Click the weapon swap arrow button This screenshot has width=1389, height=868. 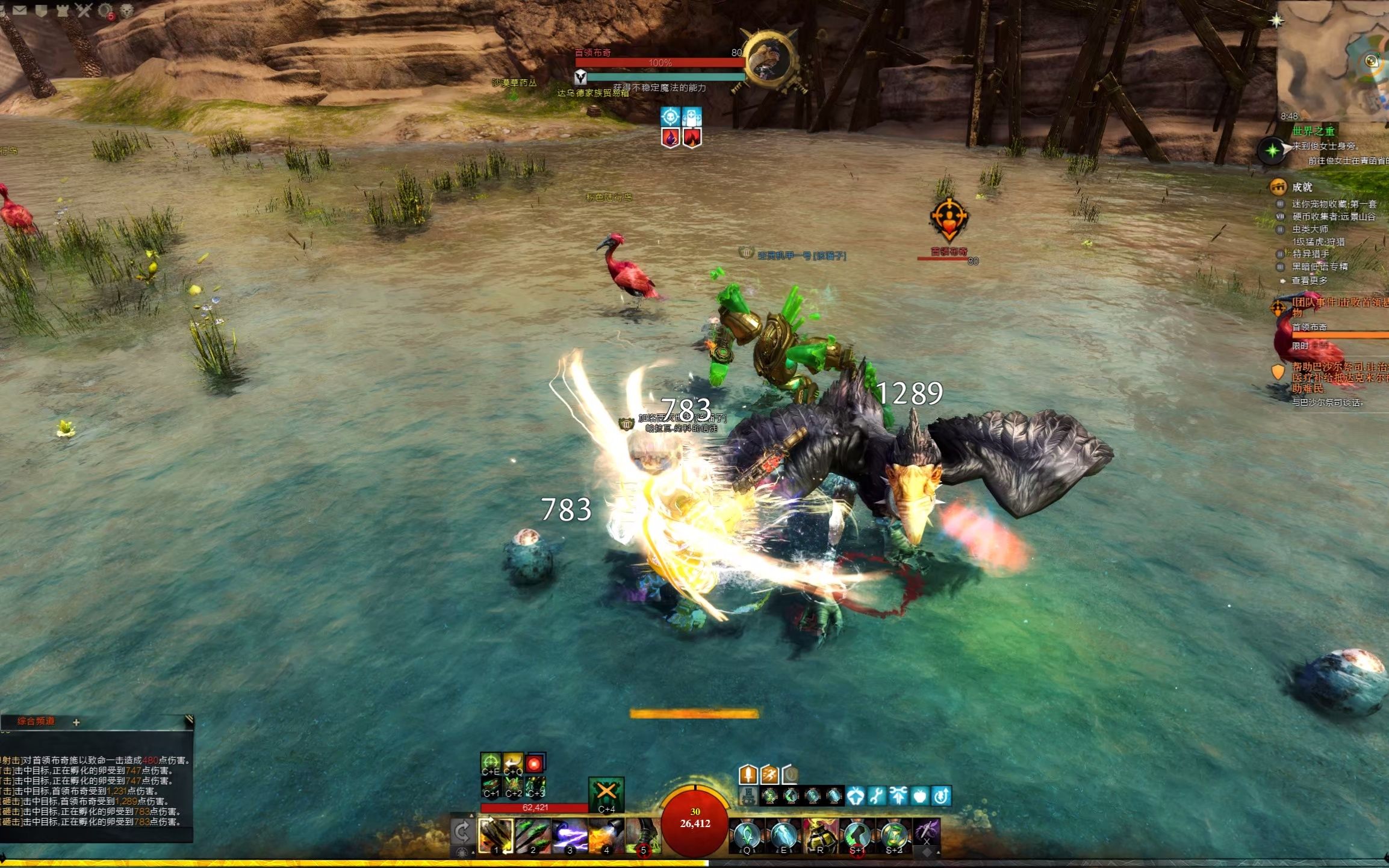(x=462, y=832)
